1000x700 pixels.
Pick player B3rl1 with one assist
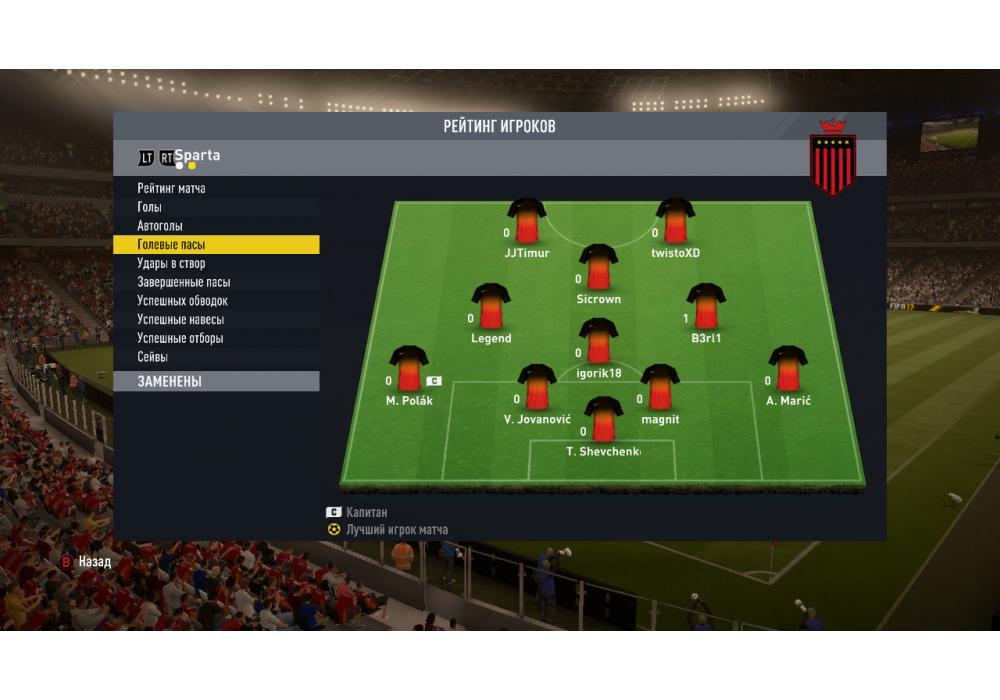click(x=706, y=307)
